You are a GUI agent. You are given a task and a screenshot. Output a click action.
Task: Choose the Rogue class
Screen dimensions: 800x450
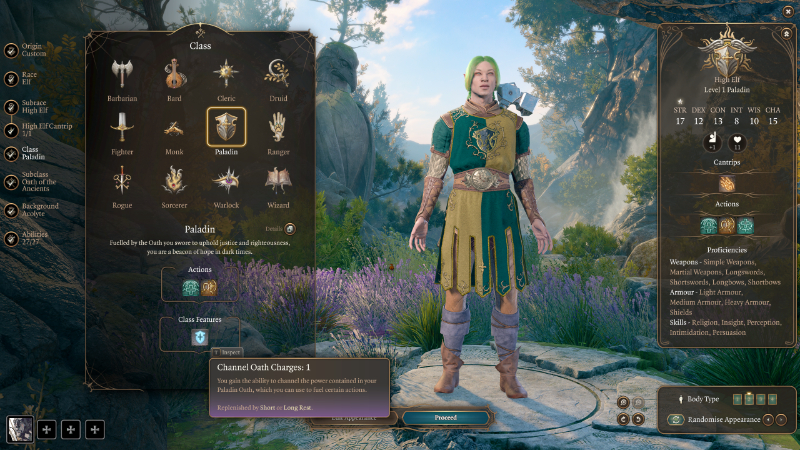click(122, 180)
